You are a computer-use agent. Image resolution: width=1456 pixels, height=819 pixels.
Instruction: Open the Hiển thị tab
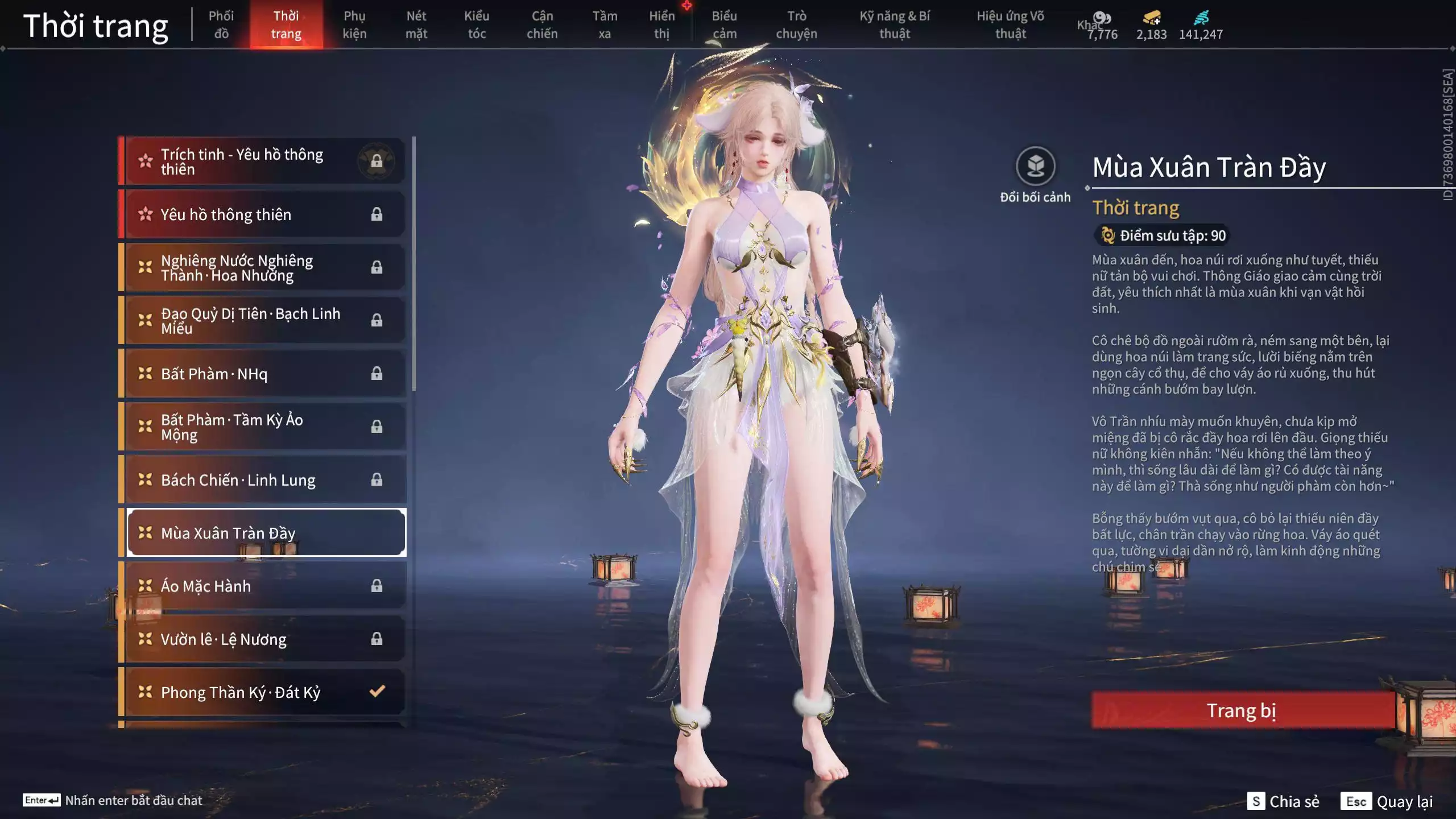(662, 24)
